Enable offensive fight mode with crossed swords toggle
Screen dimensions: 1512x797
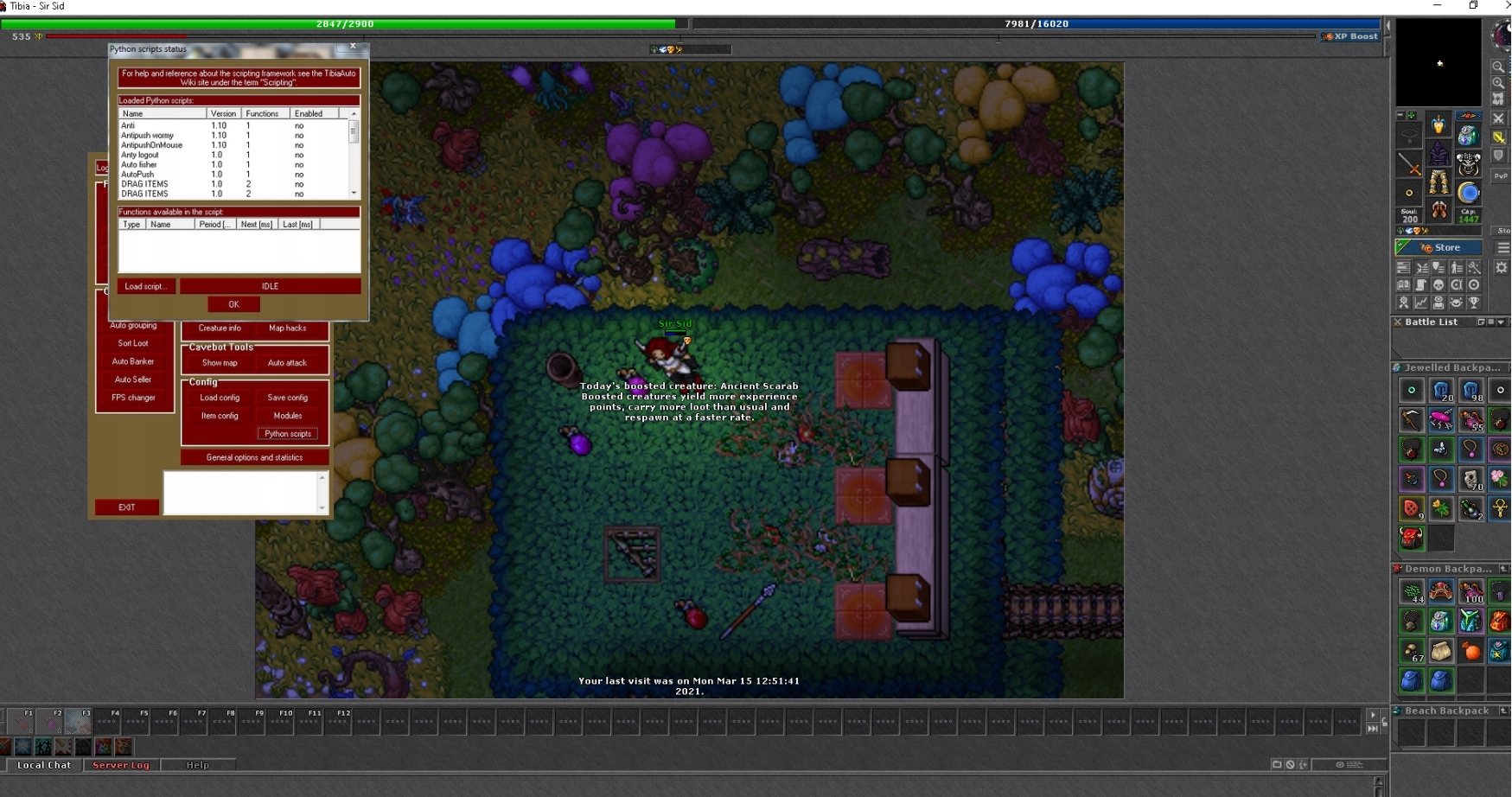pyautogui.click(x=1499, y=120)
